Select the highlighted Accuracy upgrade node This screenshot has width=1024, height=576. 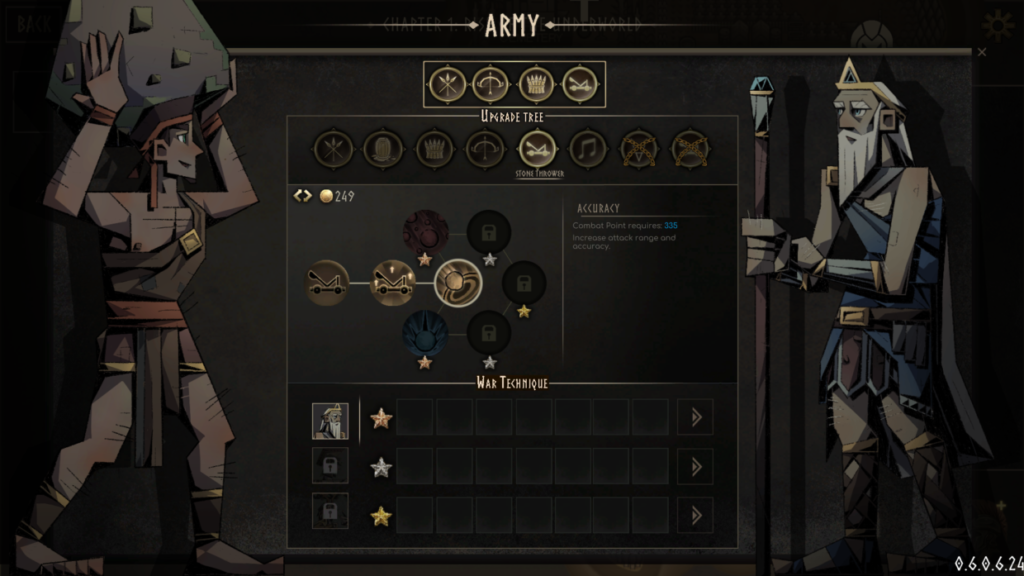pyautogui.click(x=458, y=283)
